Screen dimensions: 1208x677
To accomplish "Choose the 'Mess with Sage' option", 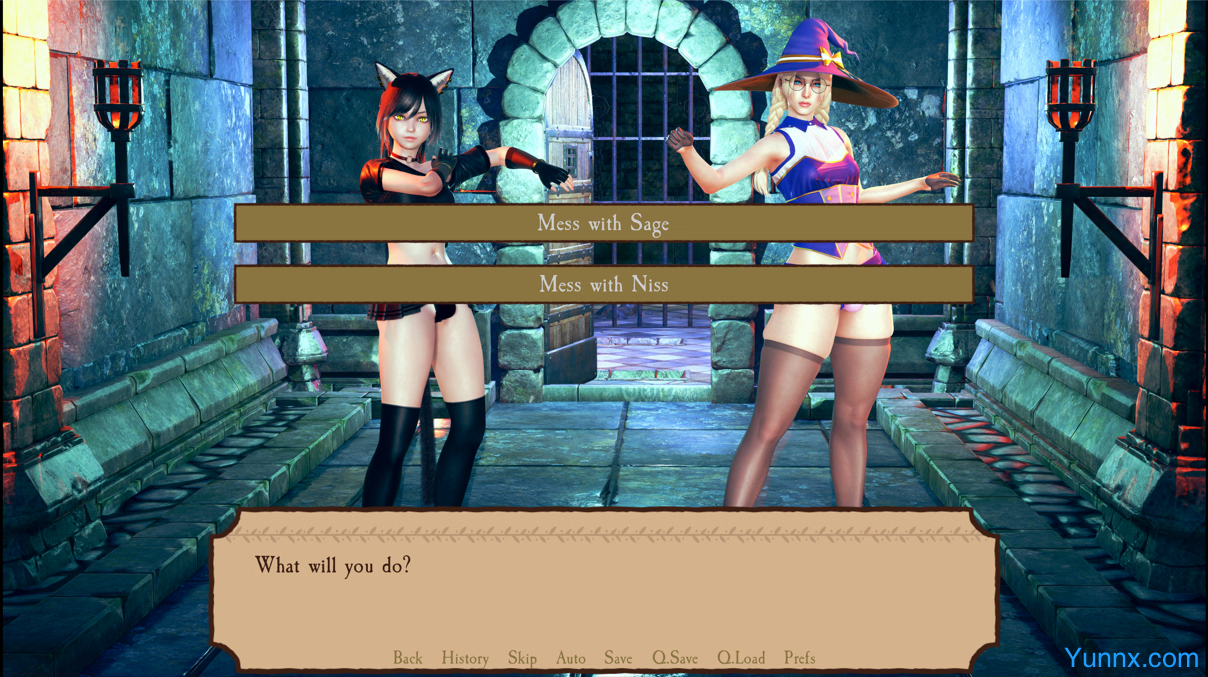I will point(603,223).
